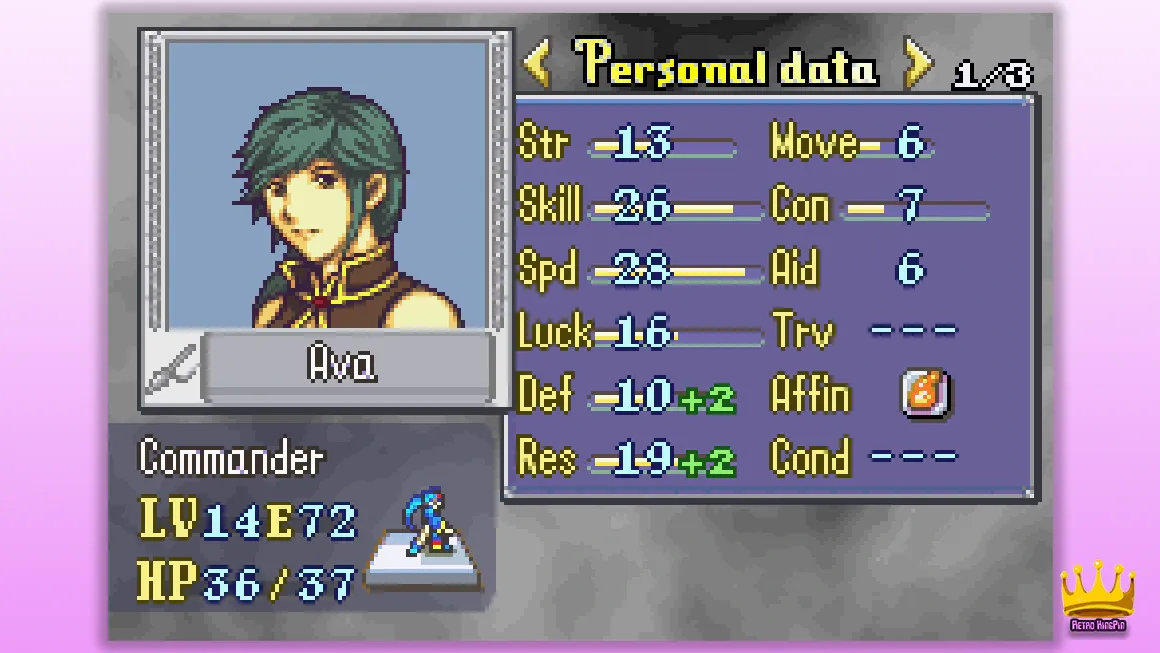
Task: Click the Ava name plate
Action: (x=345, y=366)
